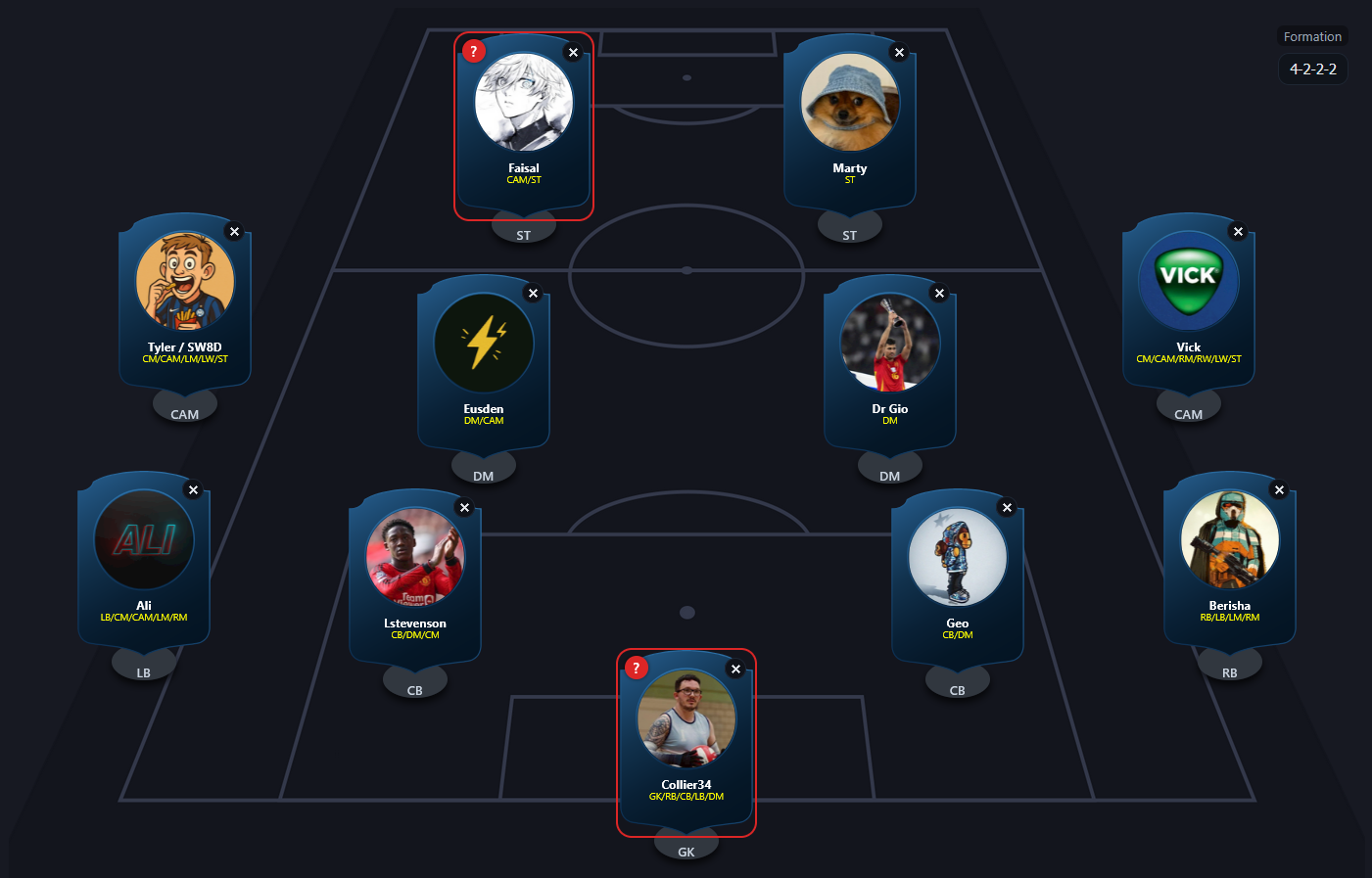Click the question mark badge on Collier34's card
The image size is (1372, 878).
[637, 667]
